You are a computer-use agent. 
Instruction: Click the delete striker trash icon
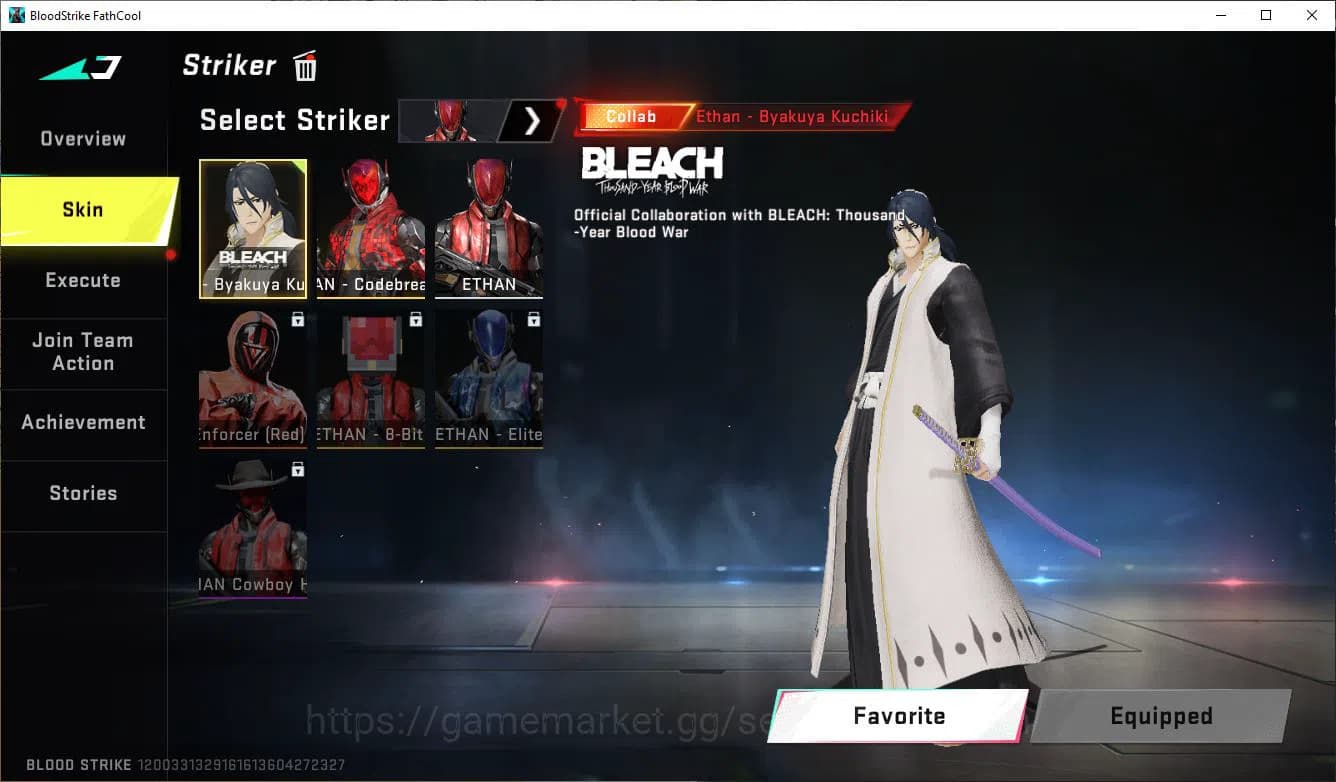pyautogui.click(x=304, y=65)
